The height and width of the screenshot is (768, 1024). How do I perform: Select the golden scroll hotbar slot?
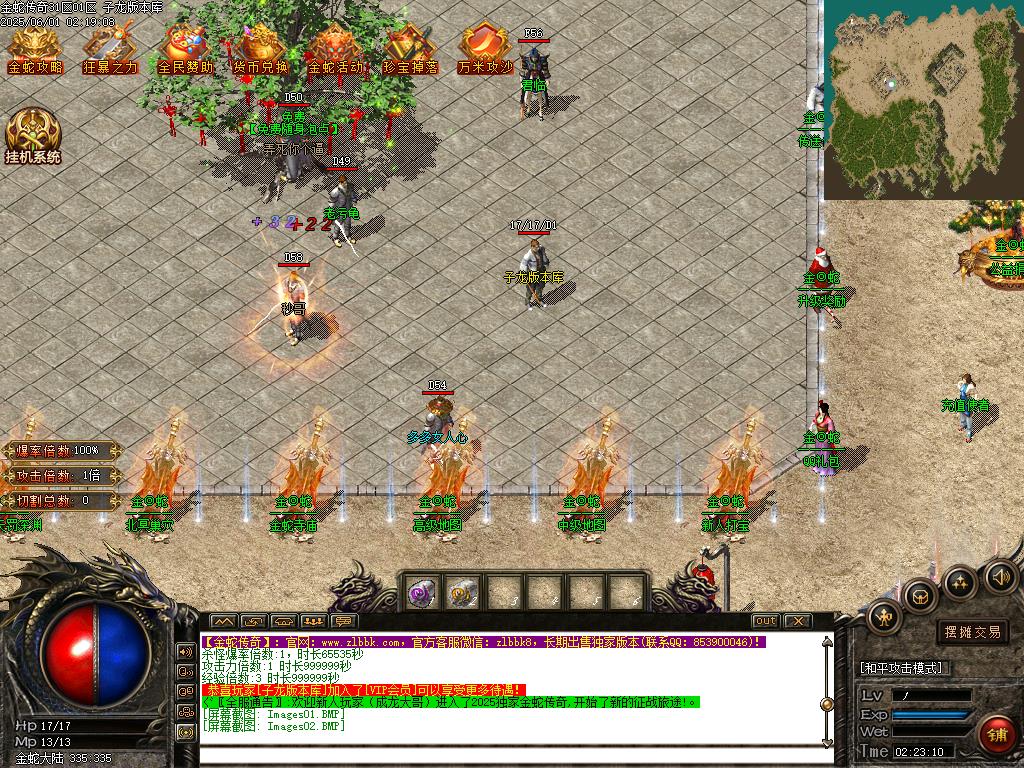pyautogui.click(x=461, y=592)
